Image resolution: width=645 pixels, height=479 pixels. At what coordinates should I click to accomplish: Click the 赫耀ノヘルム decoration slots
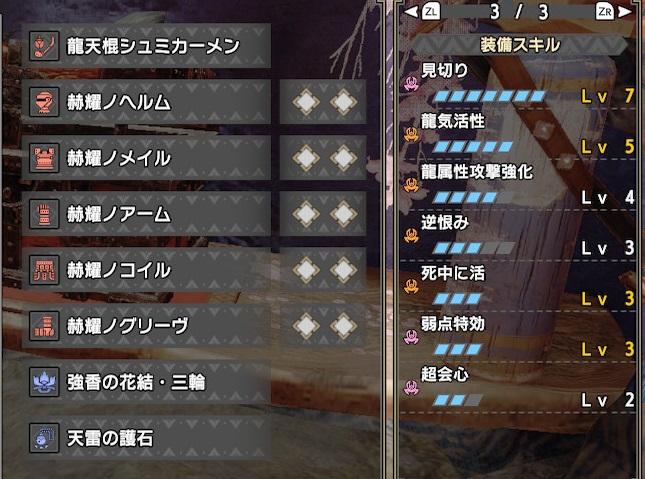[323, 102]
